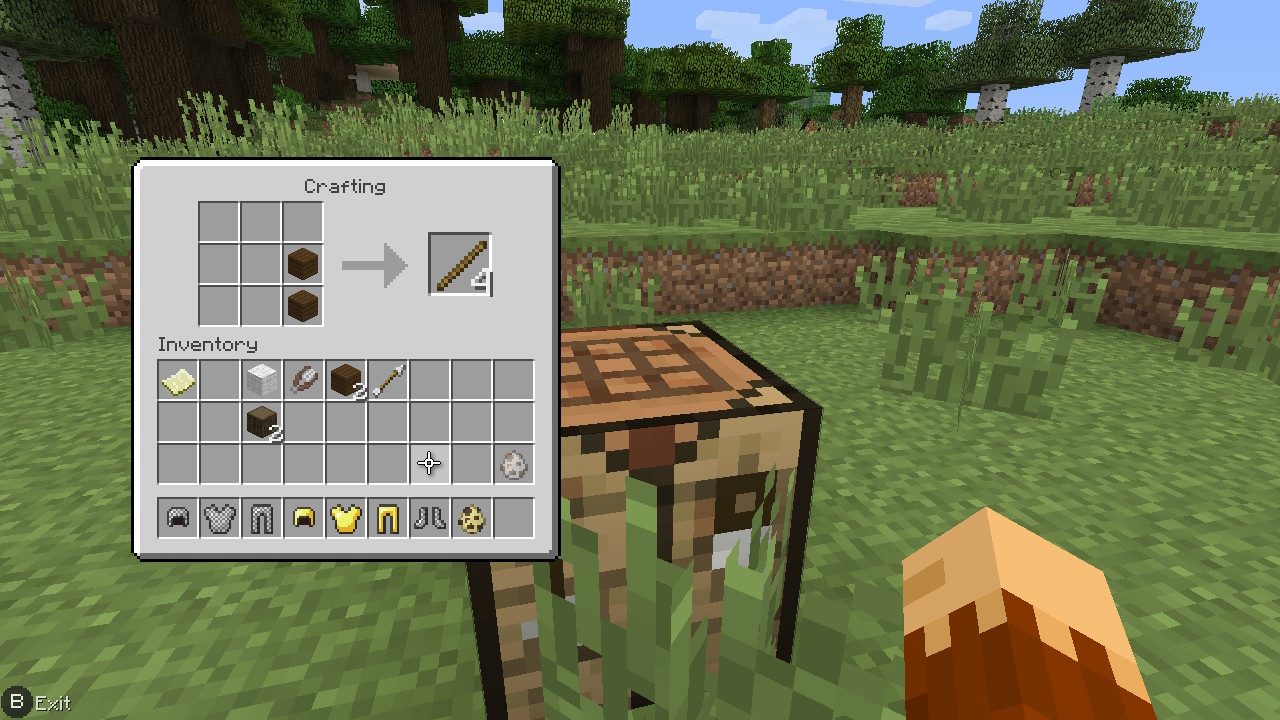Select the gray boots in the hotbar
Screen dimensions: 1280x720
coord(430,518)
